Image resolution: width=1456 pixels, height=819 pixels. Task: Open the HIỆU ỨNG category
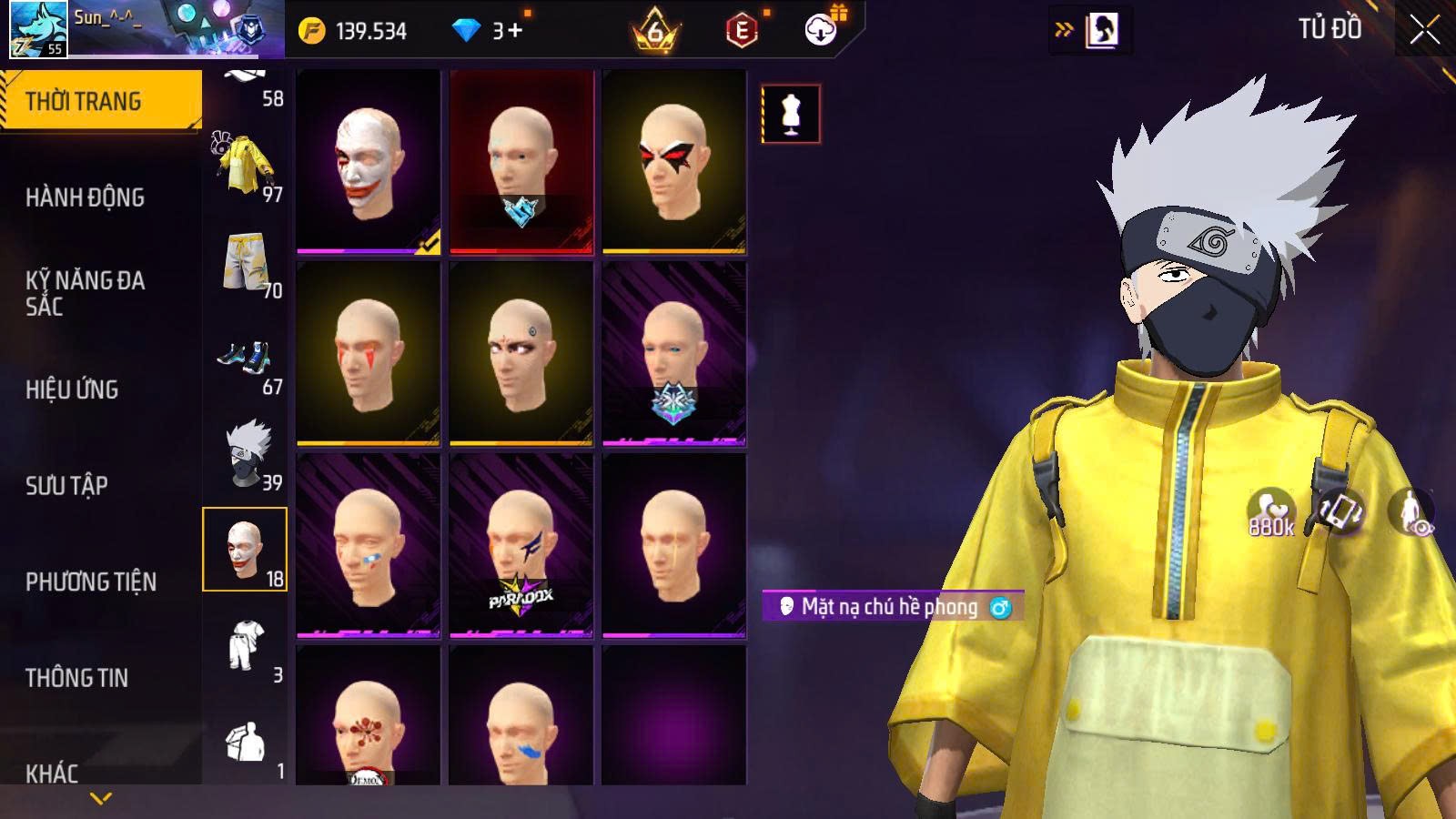click(72, 389)
